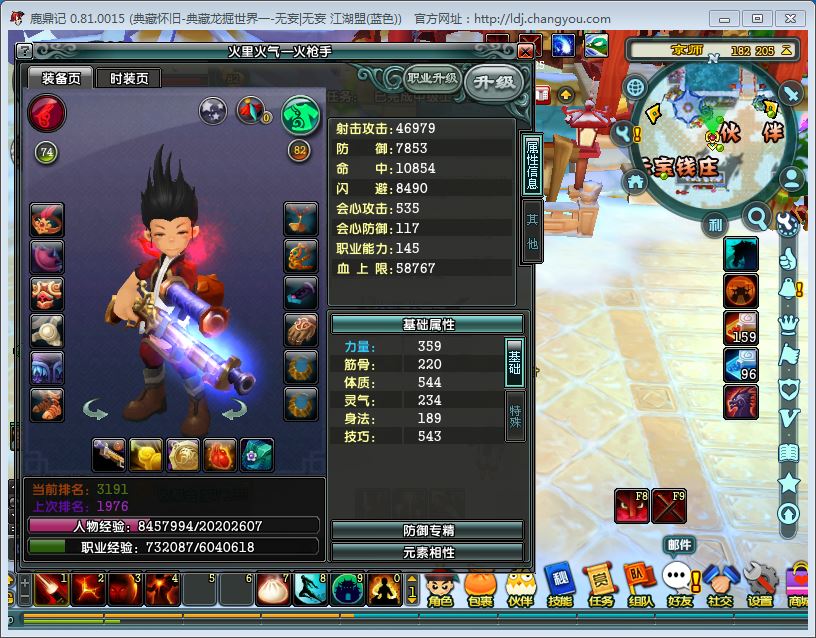Viewport: 816px width, 638px height.
Task: Expand the 防御专精 section
Action: point(428,530)
